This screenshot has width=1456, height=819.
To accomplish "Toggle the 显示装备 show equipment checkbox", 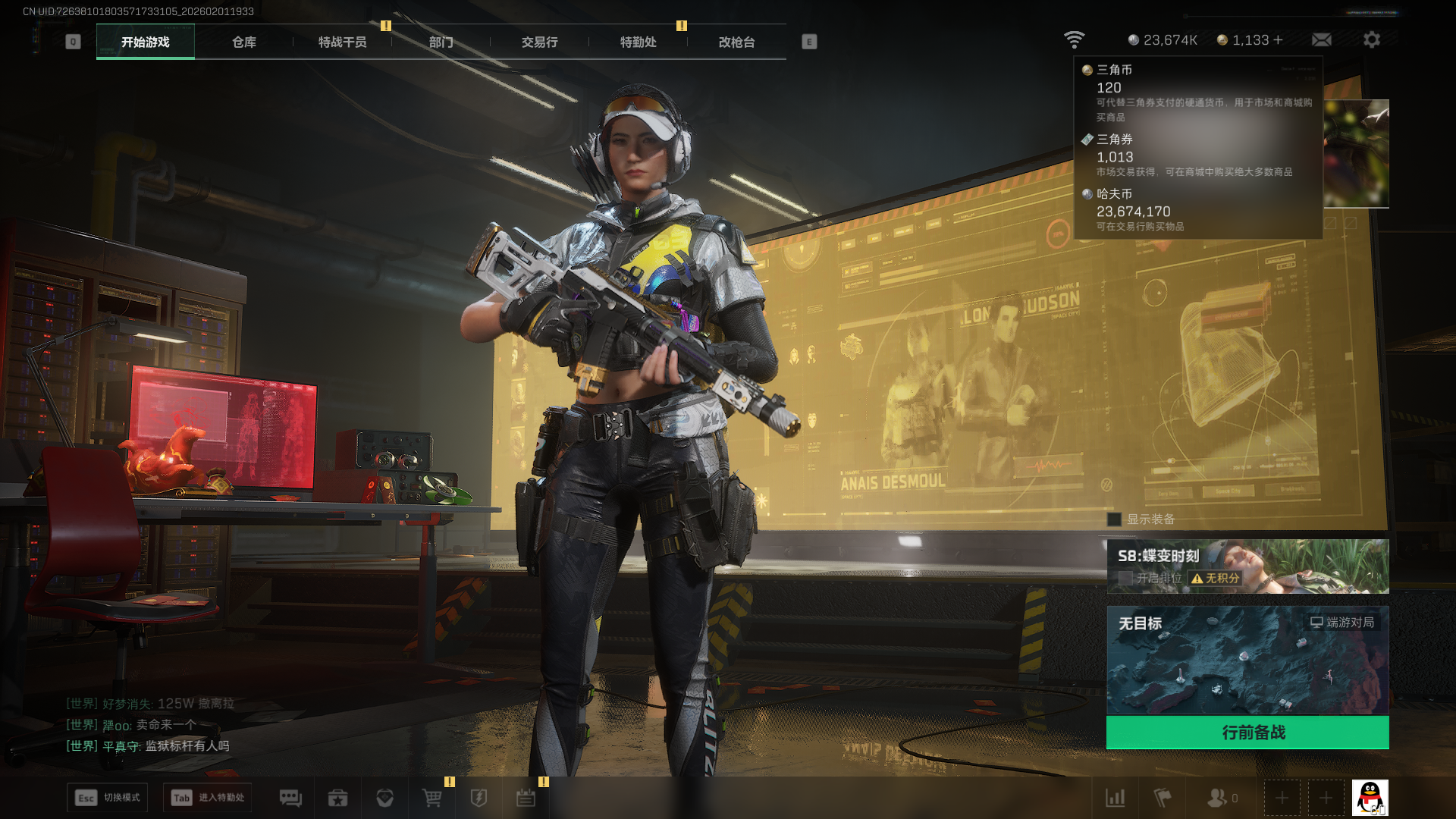I will click(1114, 519).
